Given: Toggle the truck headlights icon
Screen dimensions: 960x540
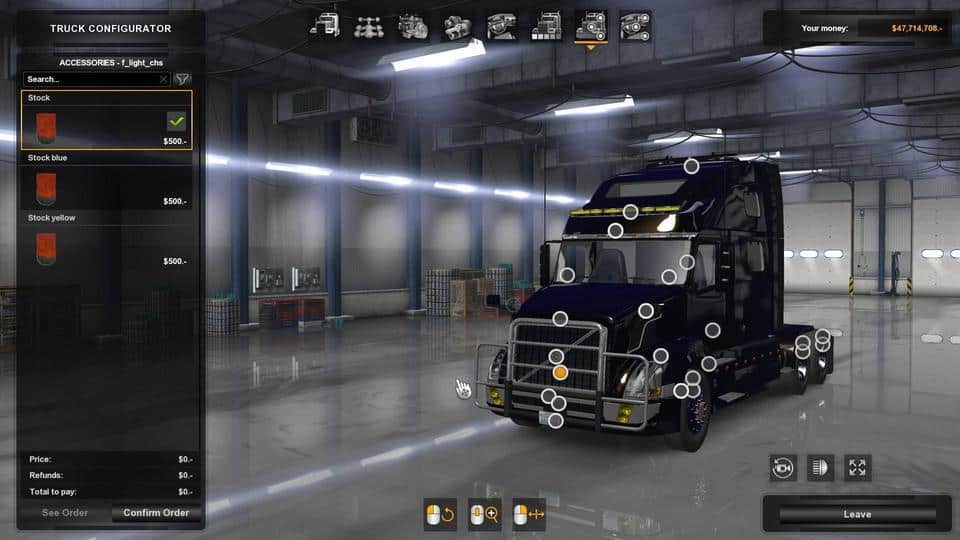Looking at the screenshot, I should tap(820, 467).
